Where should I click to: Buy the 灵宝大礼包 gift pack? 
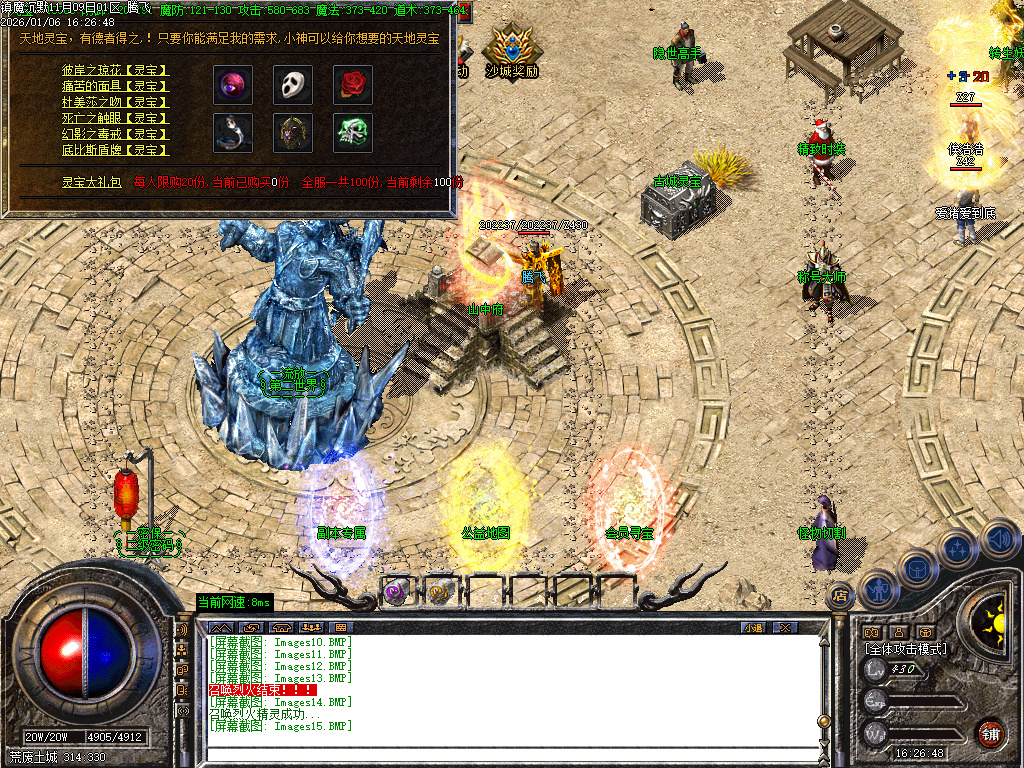(x=91, y=182)
